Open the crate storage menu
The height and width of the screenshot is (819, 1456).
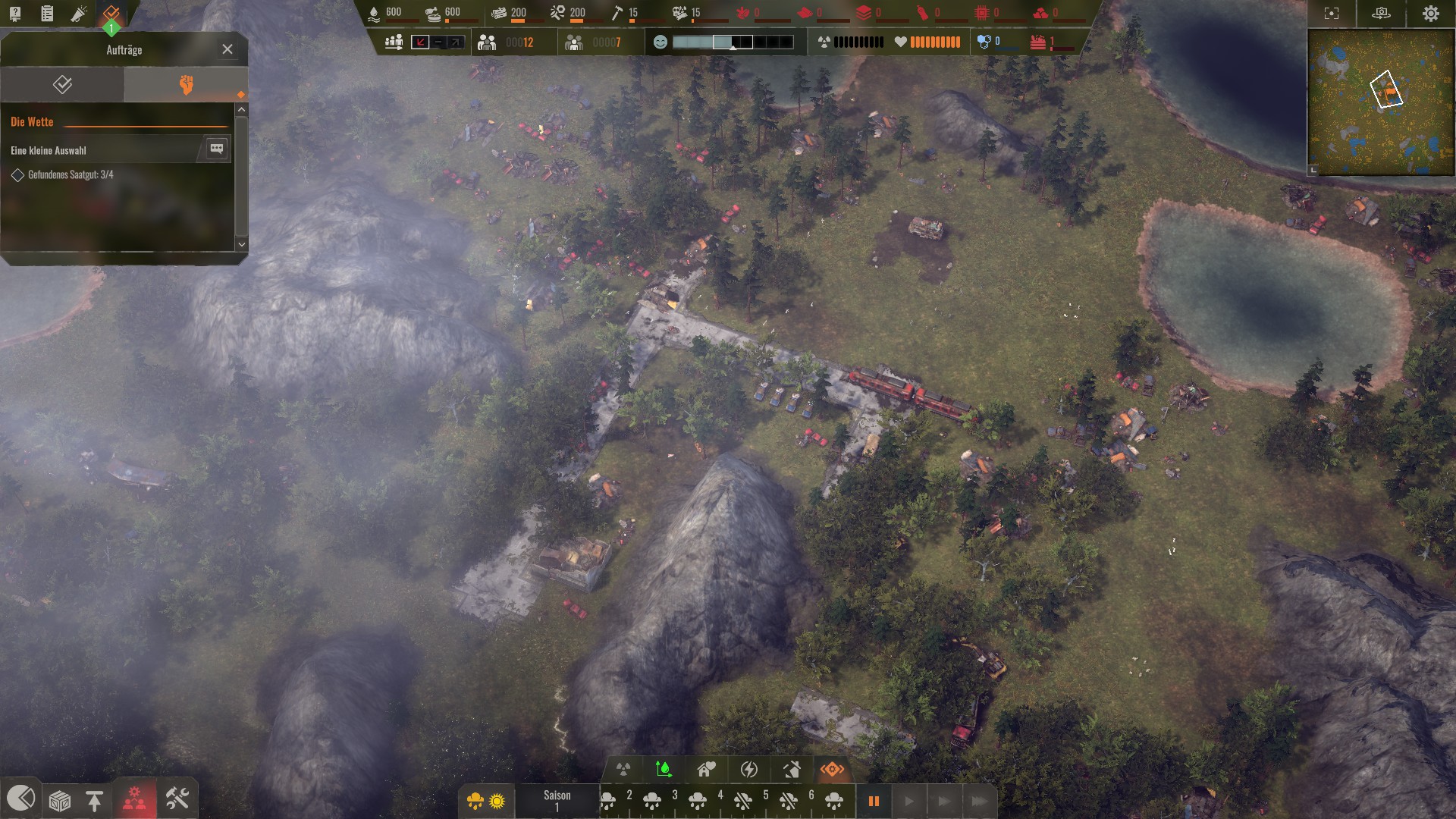point(59,800)
